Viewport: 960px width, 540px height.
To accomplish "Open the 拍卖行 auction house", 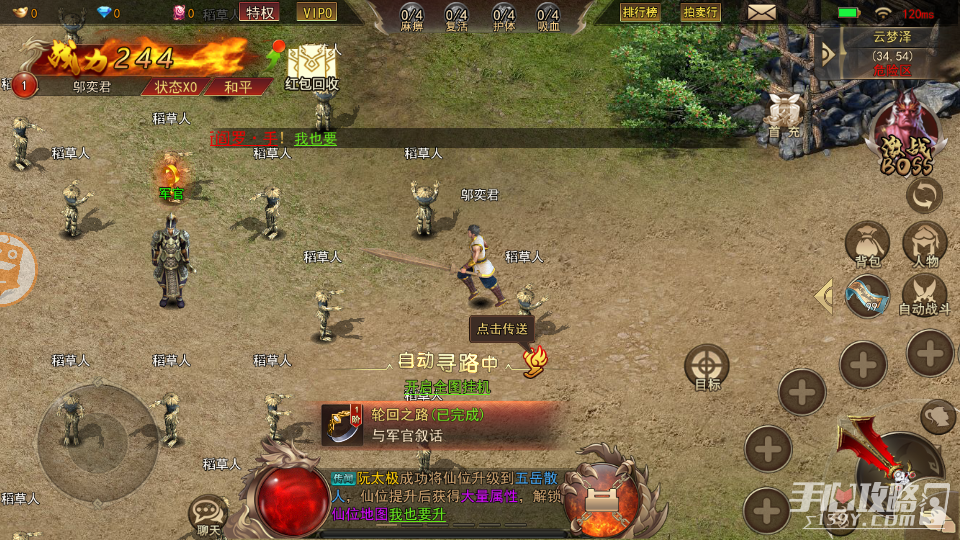I will click(700, 12).
